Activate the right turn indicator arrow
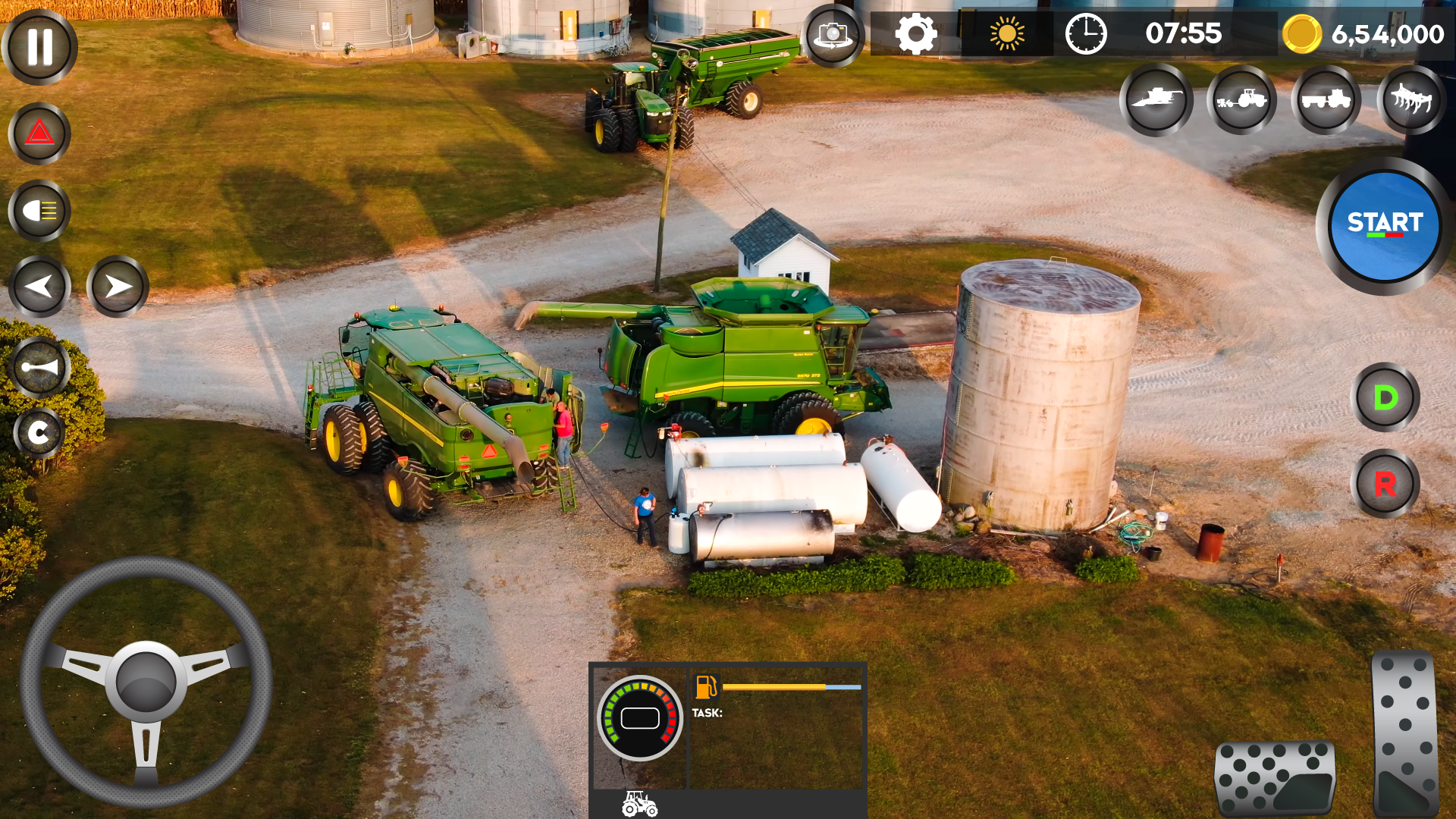The image size is (1456, 819). (x=118, y=287)
